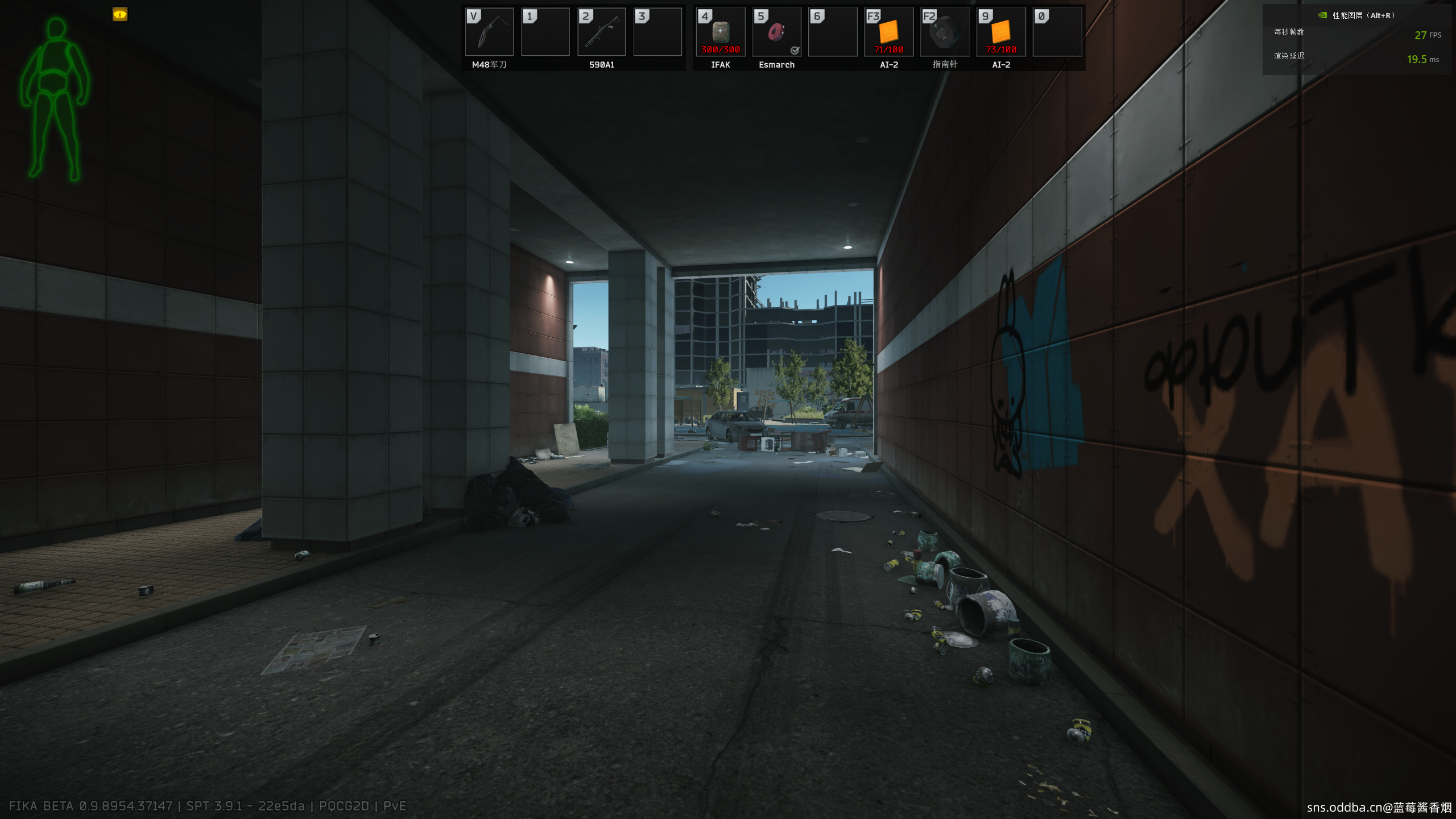Select the Esmarch tourniquet slot
Viewport: 1456px width, 819px height.
coord(776,32)
